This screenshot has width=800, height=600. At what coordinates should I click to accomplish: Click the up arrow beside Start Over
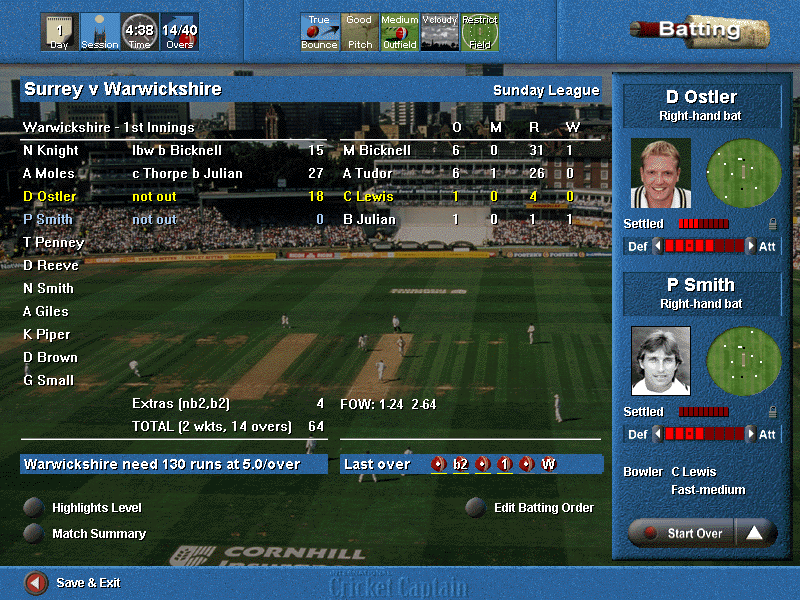pyautogui.click(x=755, y=533)
